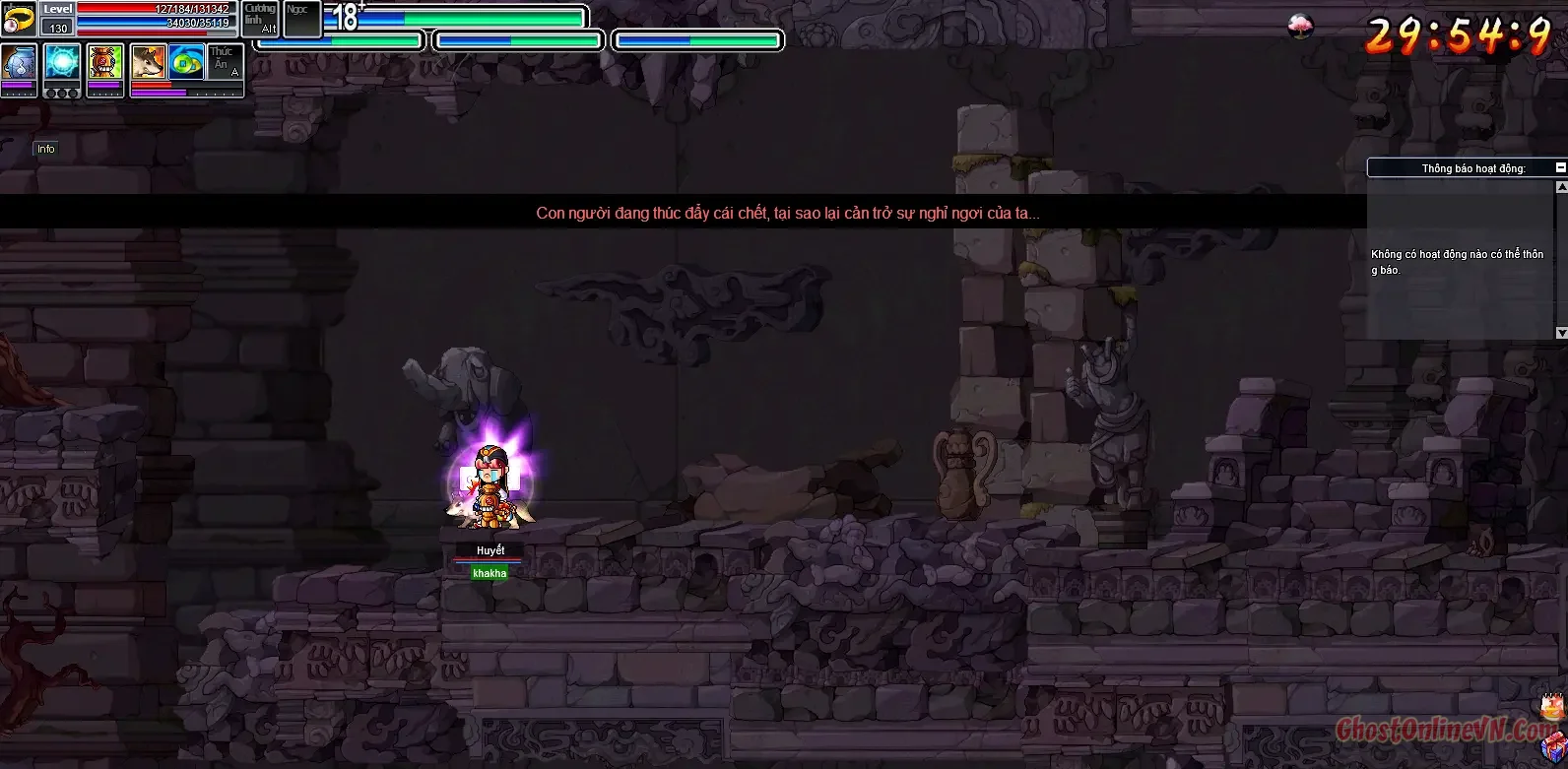
Task: Collapse the Thông báo hoạt động panel
Action: click(1560, 167)
